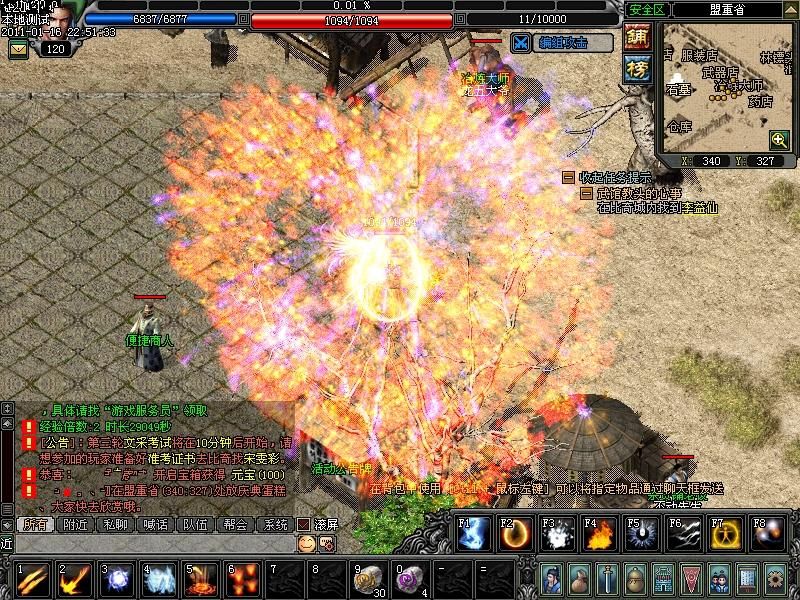Click the chat text input box

coord(150,543)
